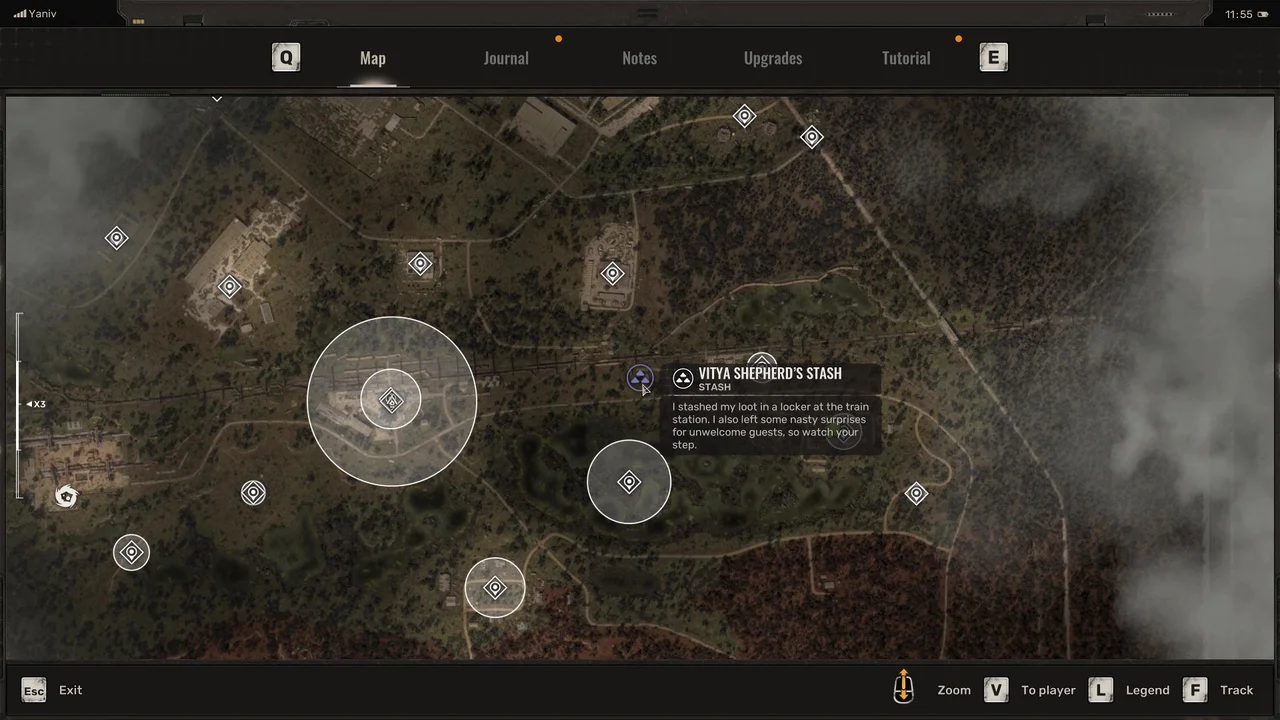Adjust the map zoom level slider
Viewport: 1280px width, 720px height.
pos(18,404)
